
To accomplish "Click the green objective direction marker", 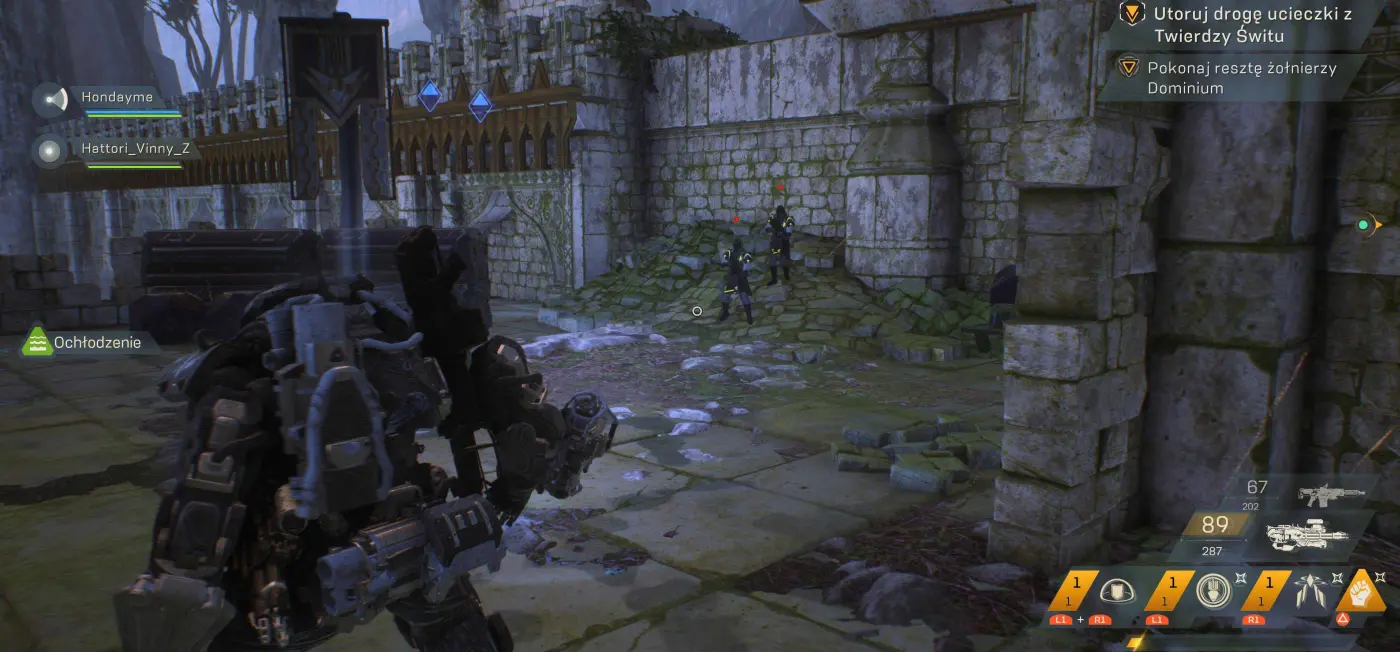I will (x=1362, y=225).
